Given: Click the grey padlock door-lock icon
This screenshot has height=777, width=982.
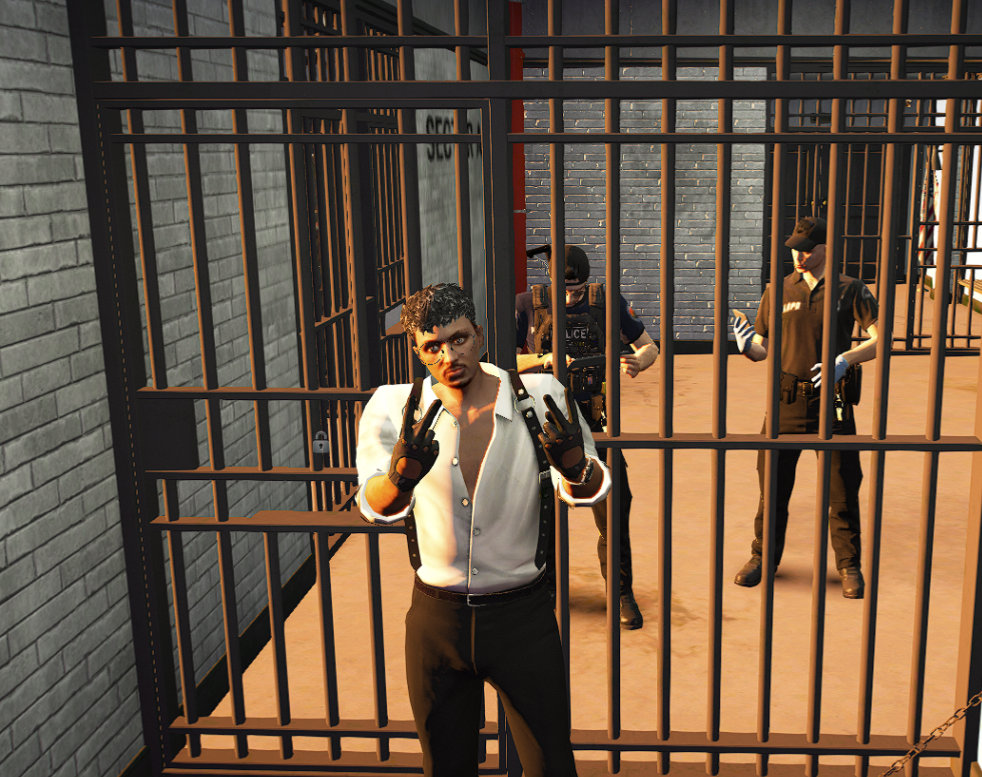Looking at the screenshot, I should click(x=321, y=441).
